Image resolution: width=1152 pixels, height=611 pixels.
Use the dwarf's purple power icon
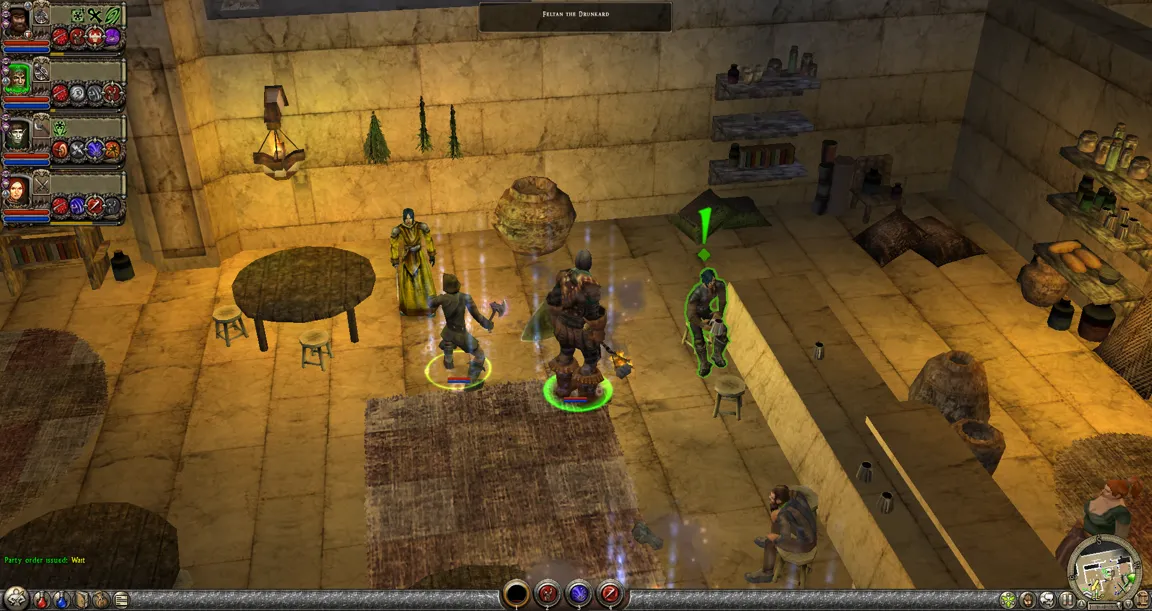[x=112, y=37]
